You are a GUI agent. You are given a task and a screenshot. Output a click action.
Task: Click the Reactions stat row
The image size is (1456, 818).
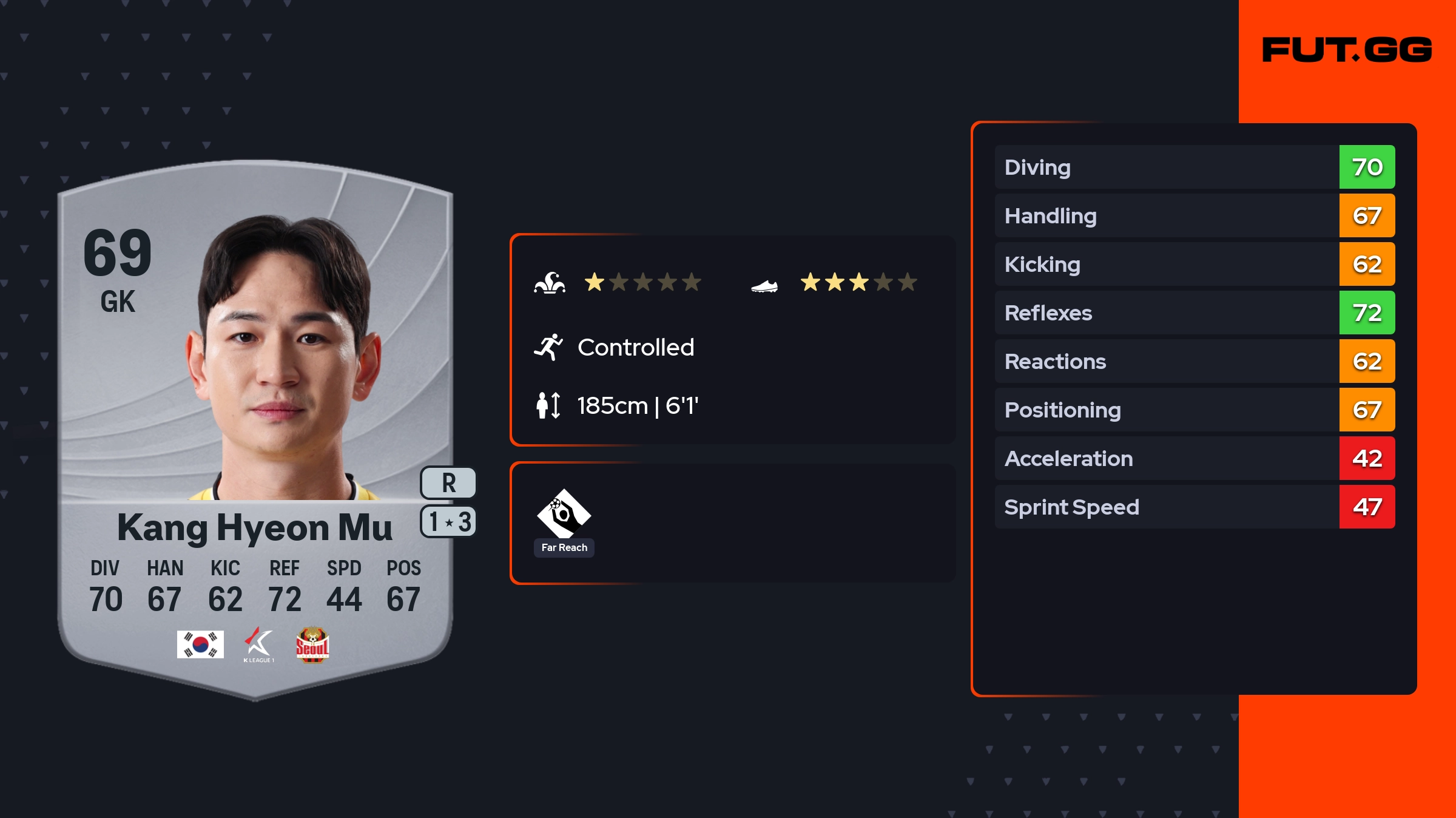(1194, 361)
